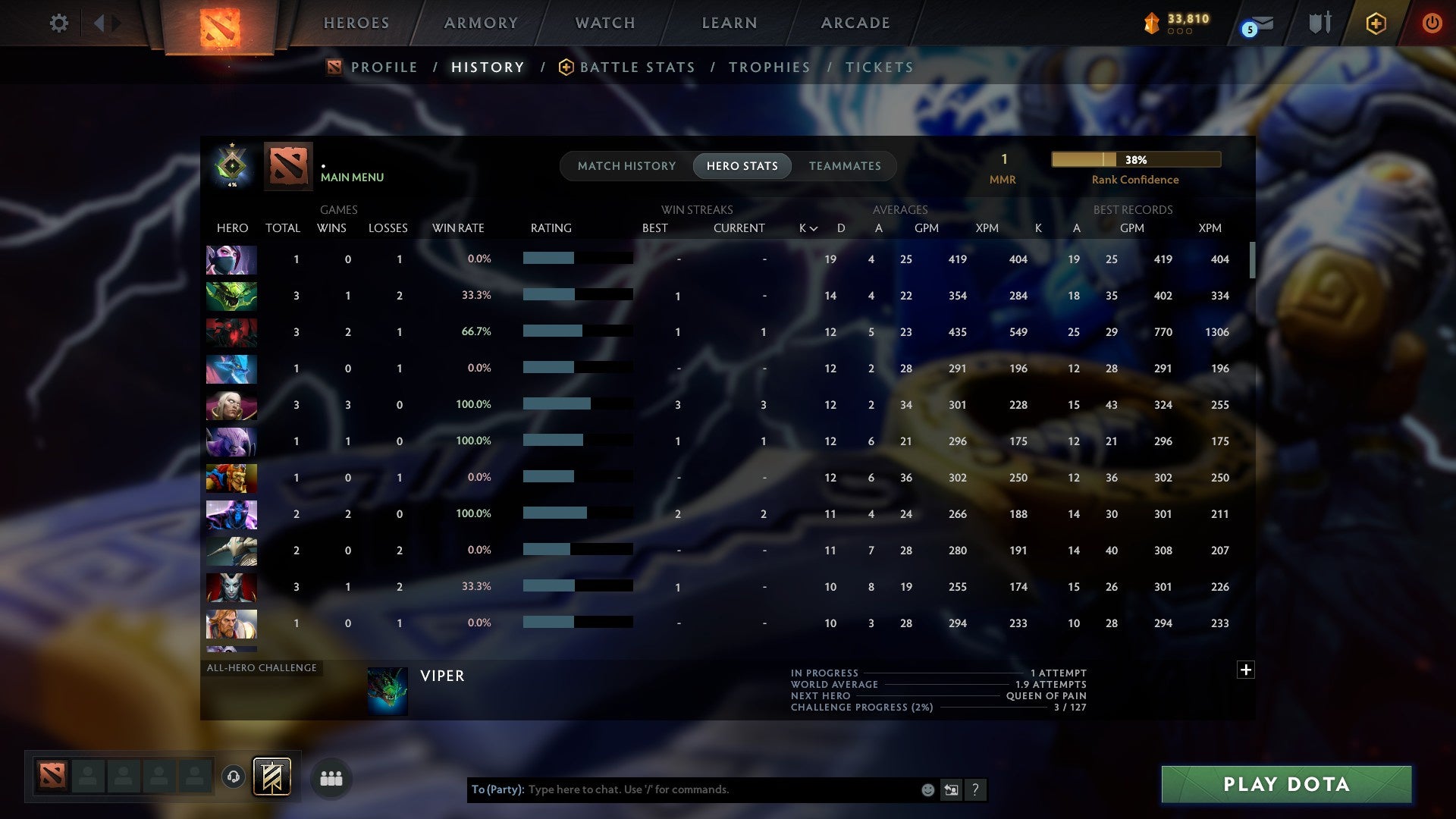Click the party chat input field
The width and height of the screenshot is (1456, 819).
click(x=682, y=789)
